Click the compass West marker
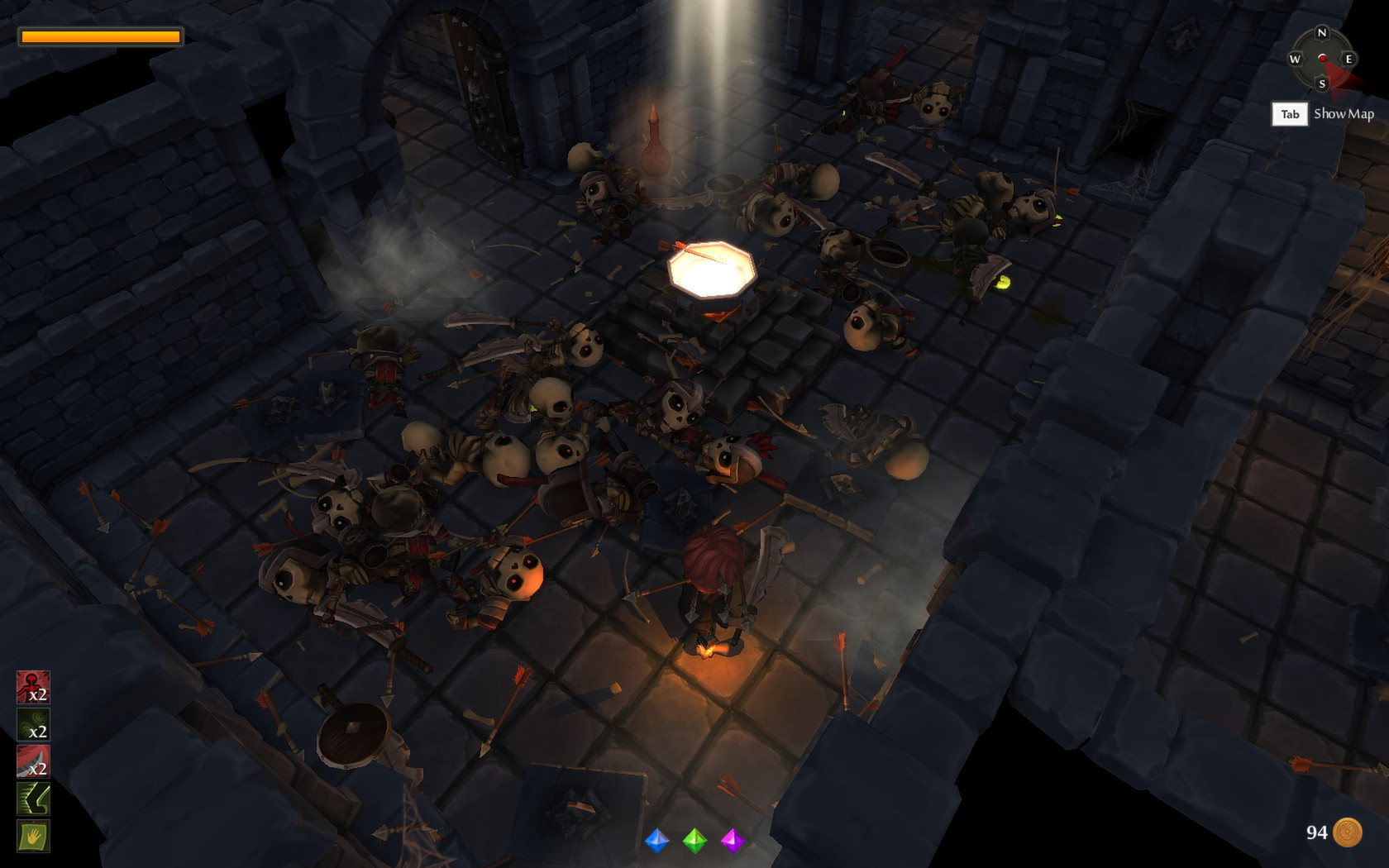Image resolution: width=1389 pixels, height=868 pixels. click(1296, 60)
